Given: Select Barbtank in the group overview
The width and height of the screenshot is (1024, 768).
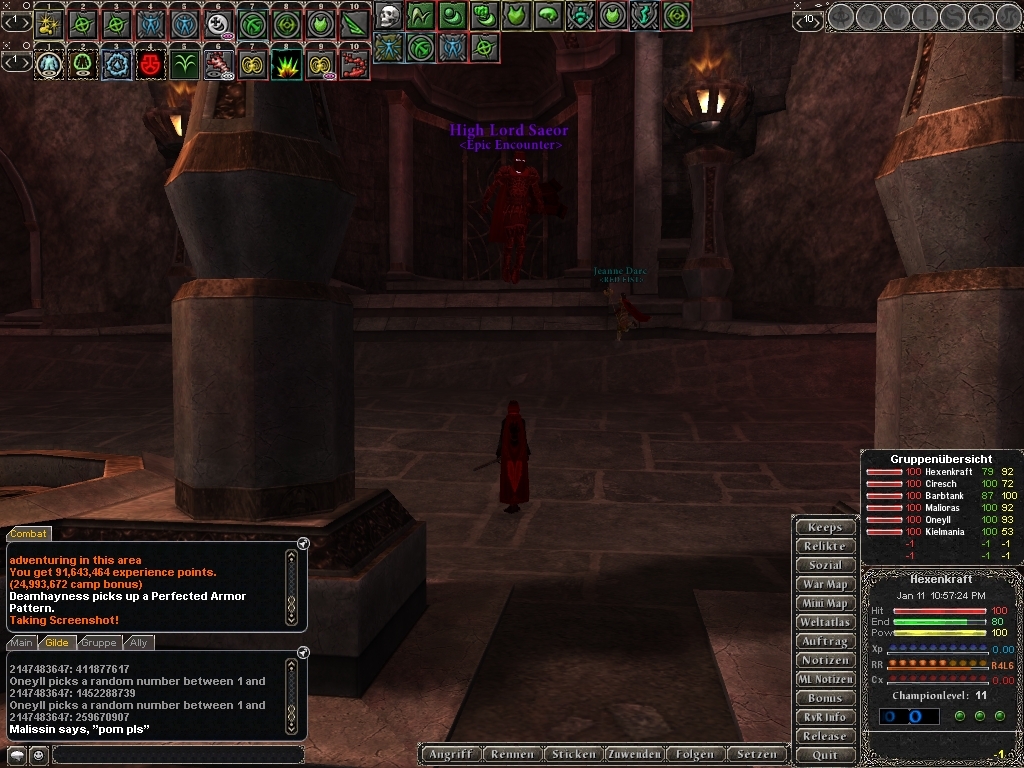Looking at the screenshot, I should pyautogui.click(x=944, y=496).
